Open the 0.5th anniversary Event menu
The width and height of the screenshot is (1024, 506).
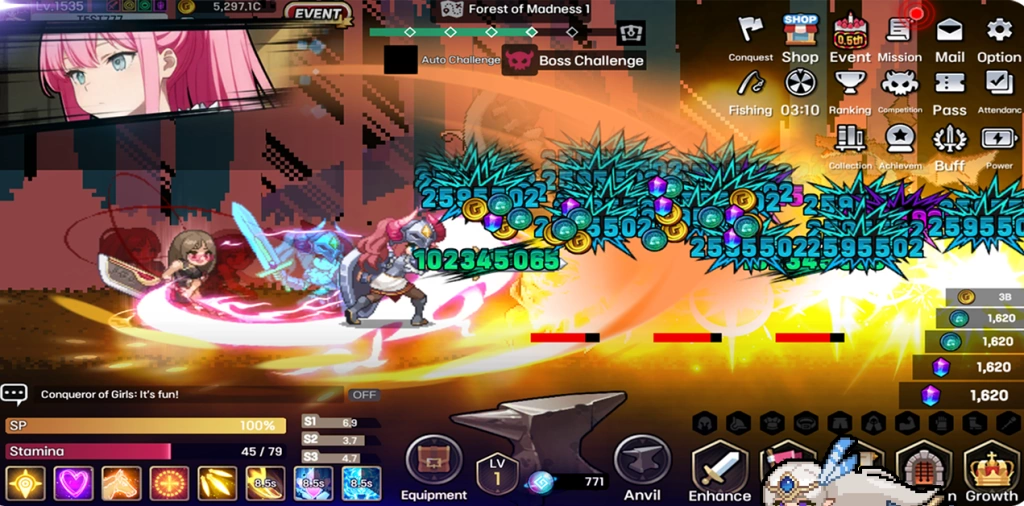(850, 37)
